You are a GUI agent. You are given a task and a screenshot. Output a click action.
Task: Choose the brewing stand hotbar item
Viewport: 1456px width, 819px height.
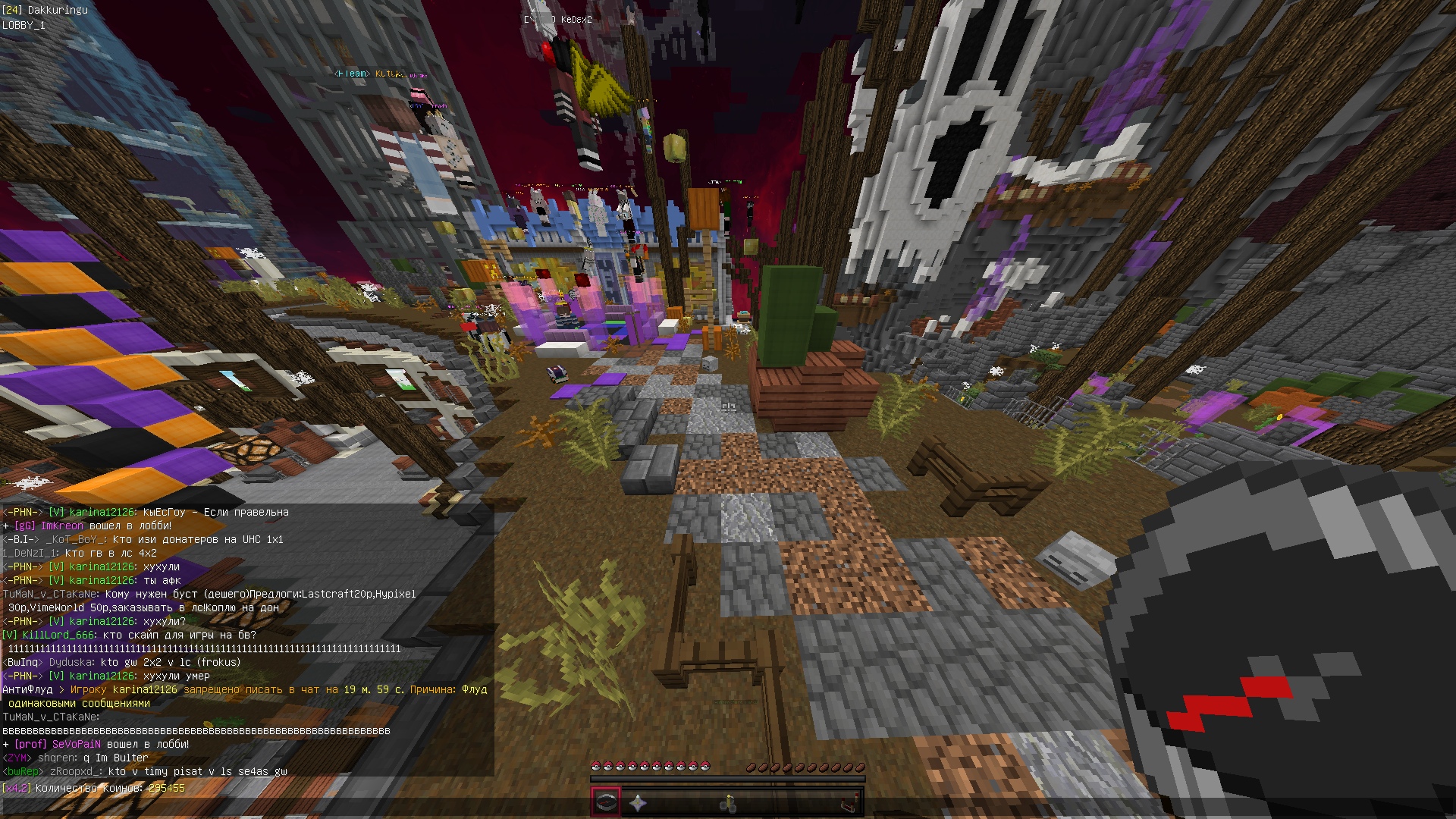tap(728, 802)
